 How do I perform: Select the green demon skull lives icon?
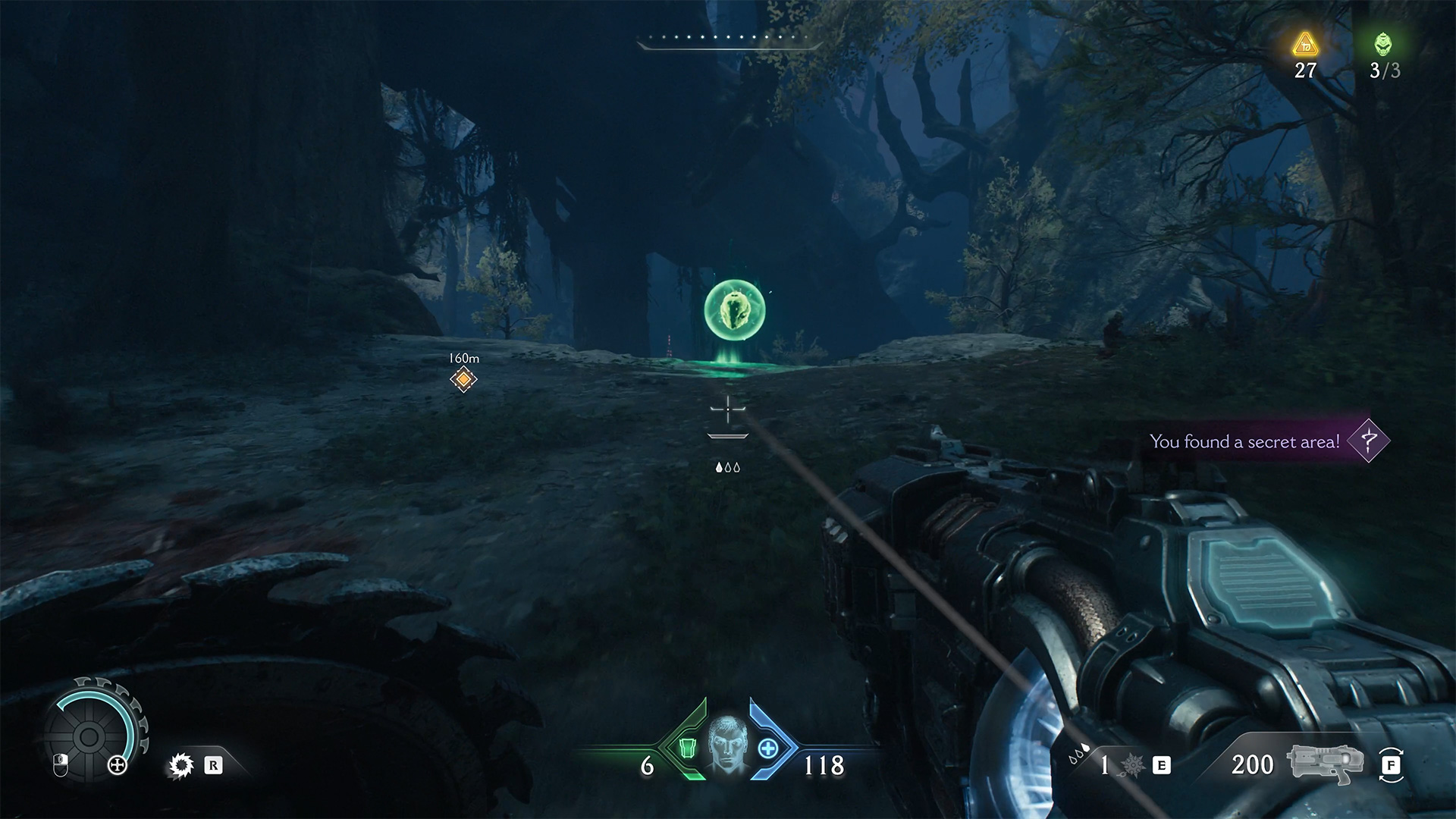(1383, 45)
